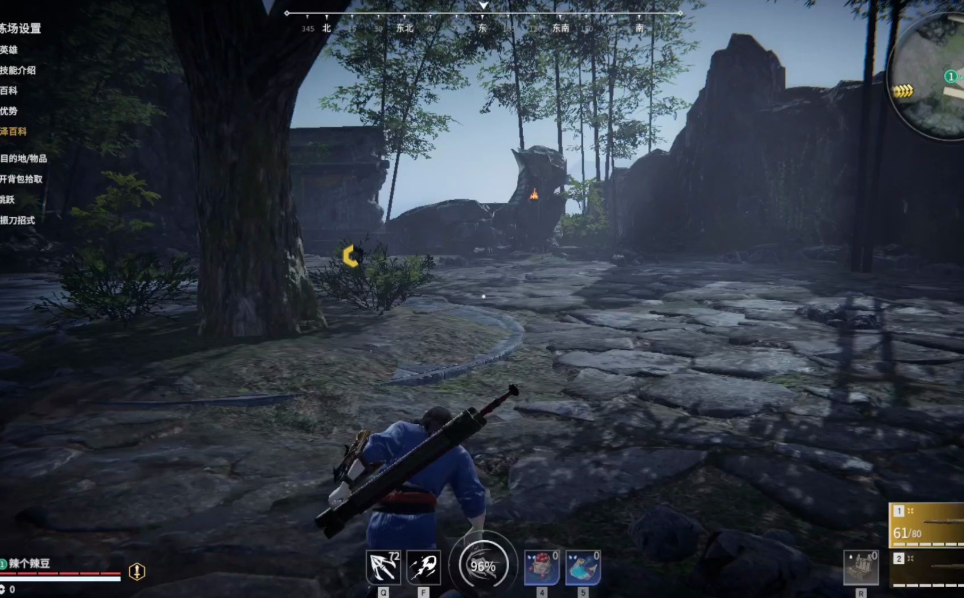The height and width of the screenshot is (598, 964).
Task: Select weapon slot 1 showing 61/80 durability
Action: point(927,523)
